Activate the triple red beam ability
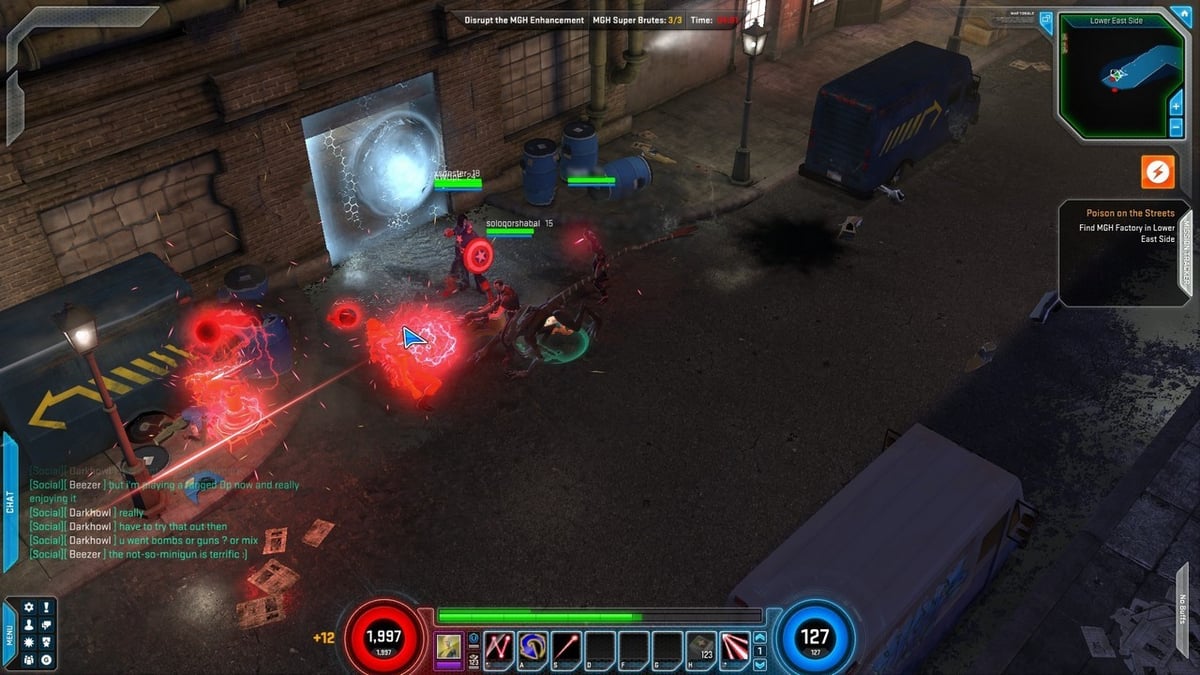 [x=736, y=647]
